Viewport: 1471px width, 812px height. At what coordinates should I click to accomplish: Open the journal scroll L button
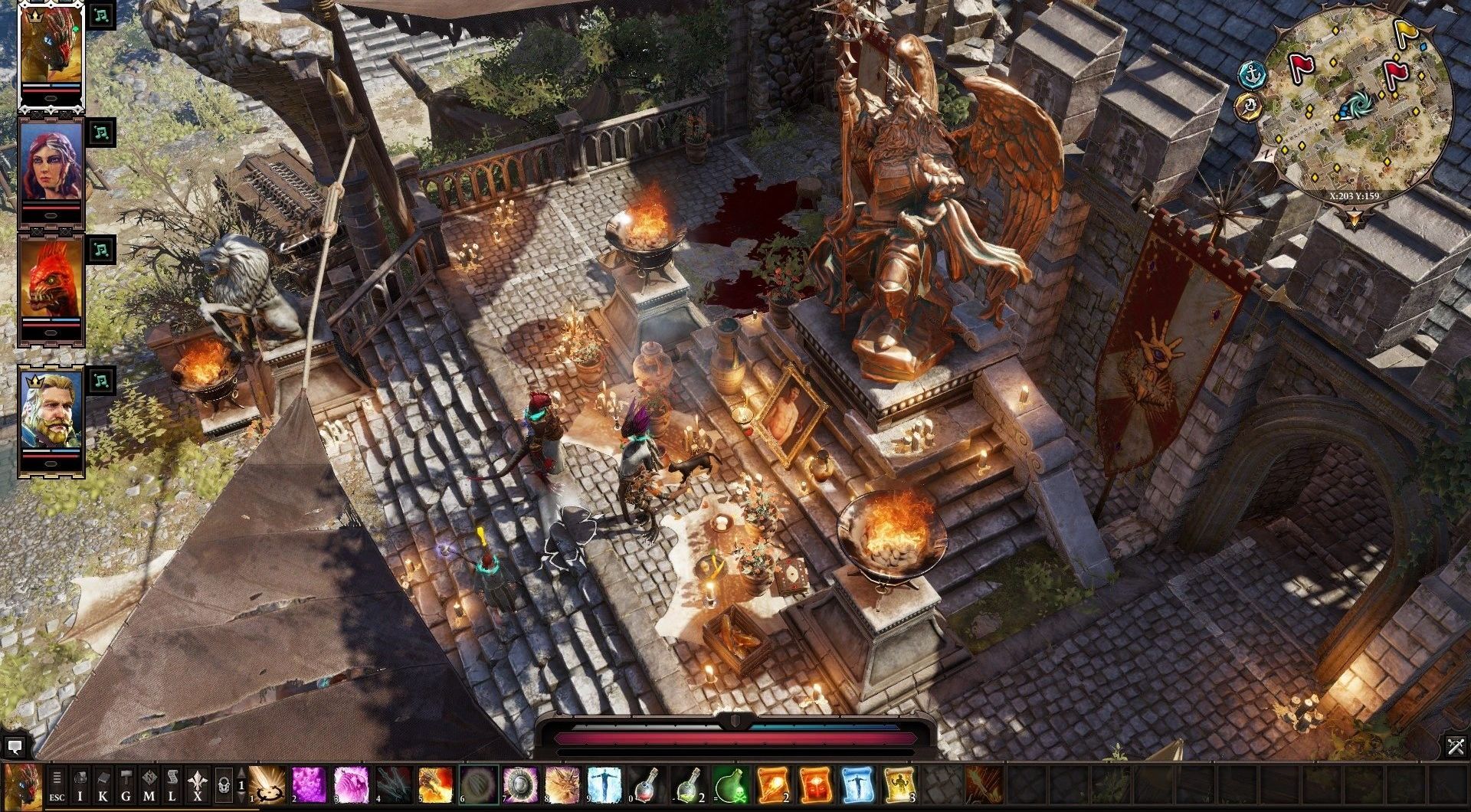[172, 786]
